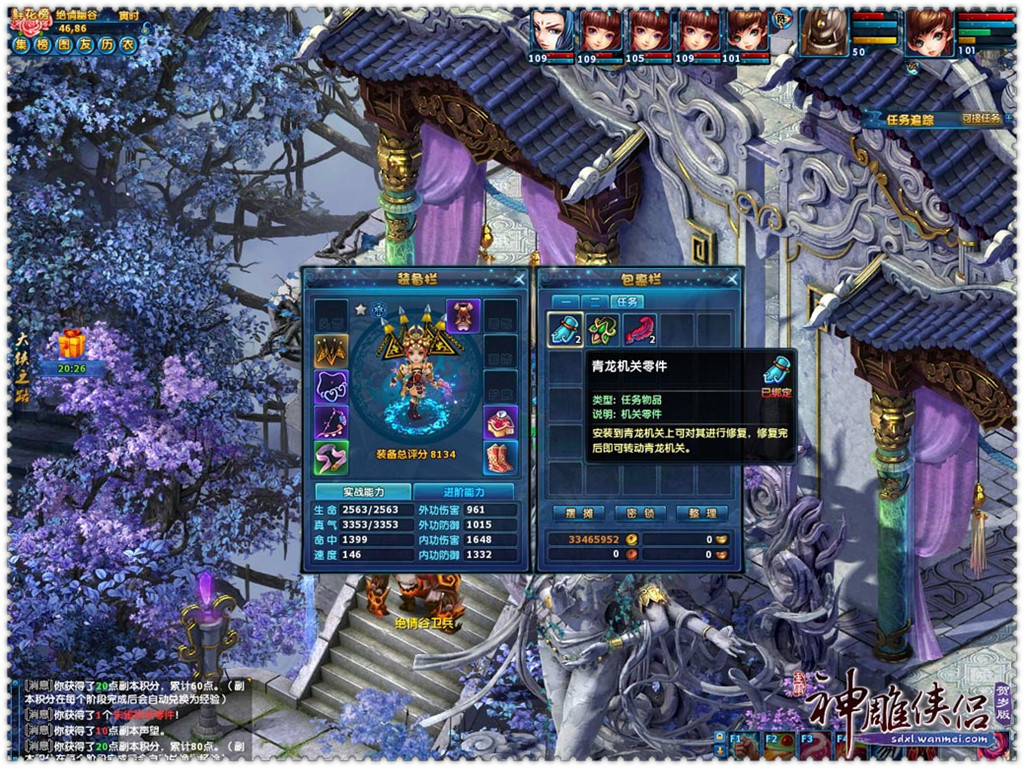Image resolution: width=1024 pixels, height=768 pixels.
Task: Open the 任务追踪 quest tracker
Action: tap(910, 119)
